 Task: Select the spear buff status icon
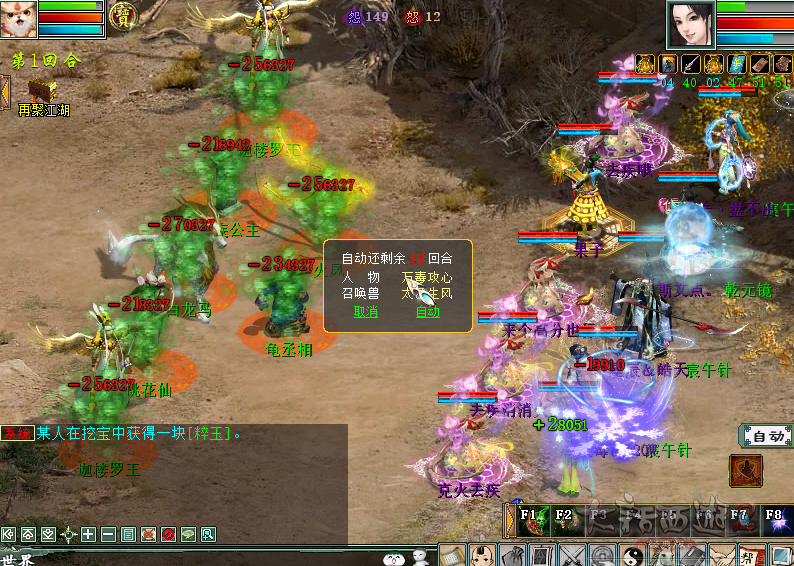pos(689,64)
